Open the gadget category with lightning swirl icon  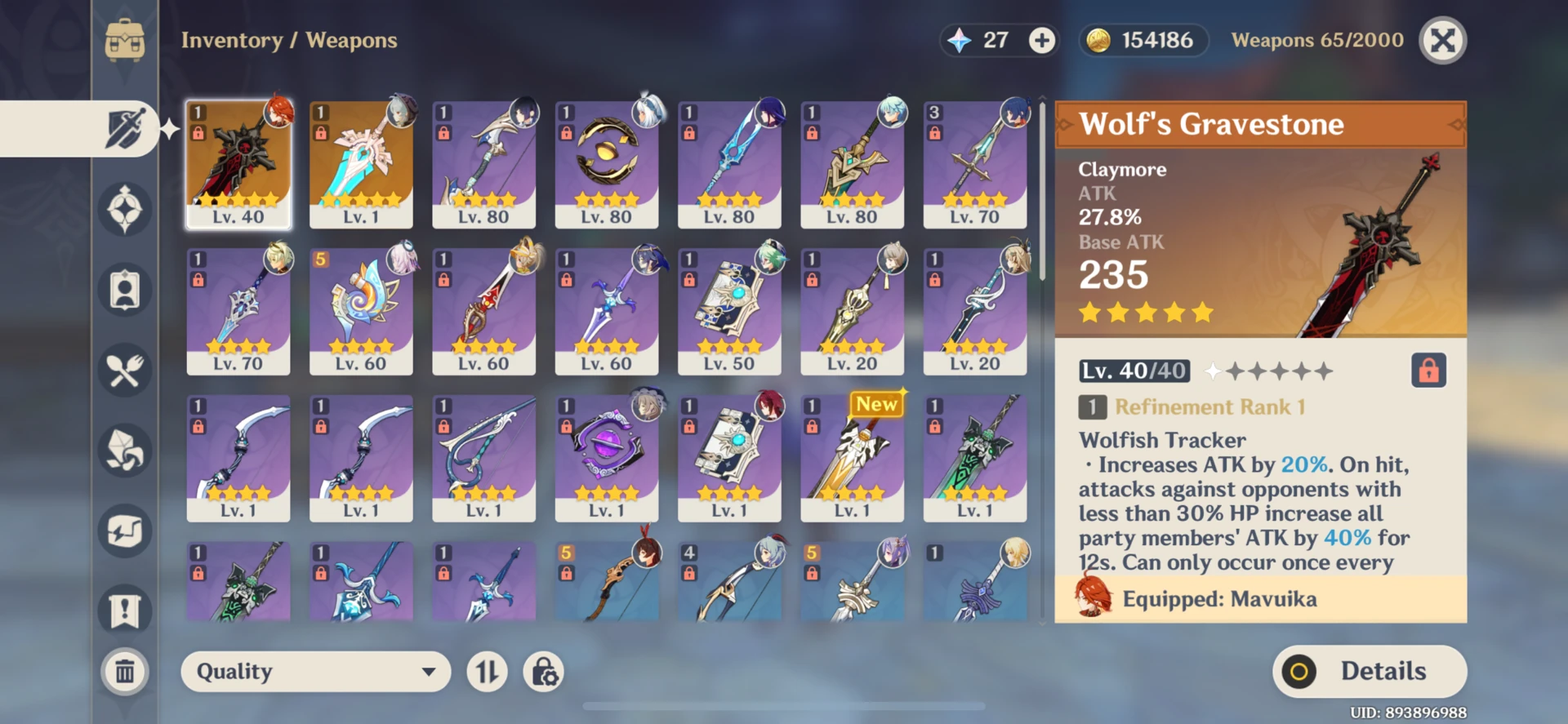(124, 530)
